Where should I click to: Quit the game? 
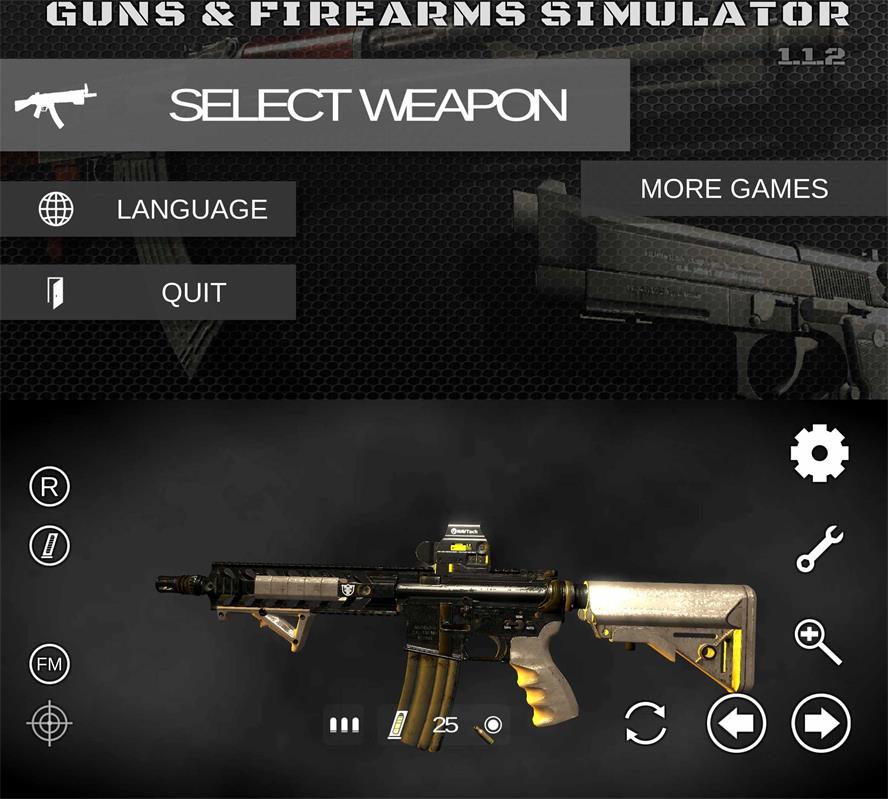pyautogui.click(x=148, y=293)
